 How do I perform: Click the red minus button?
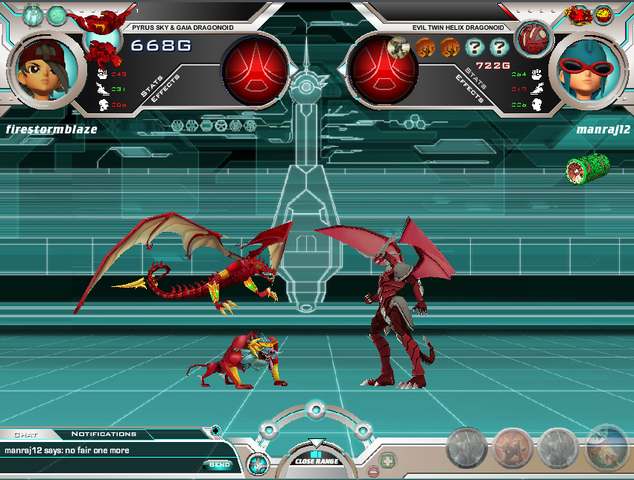click(x=371, y=470)
